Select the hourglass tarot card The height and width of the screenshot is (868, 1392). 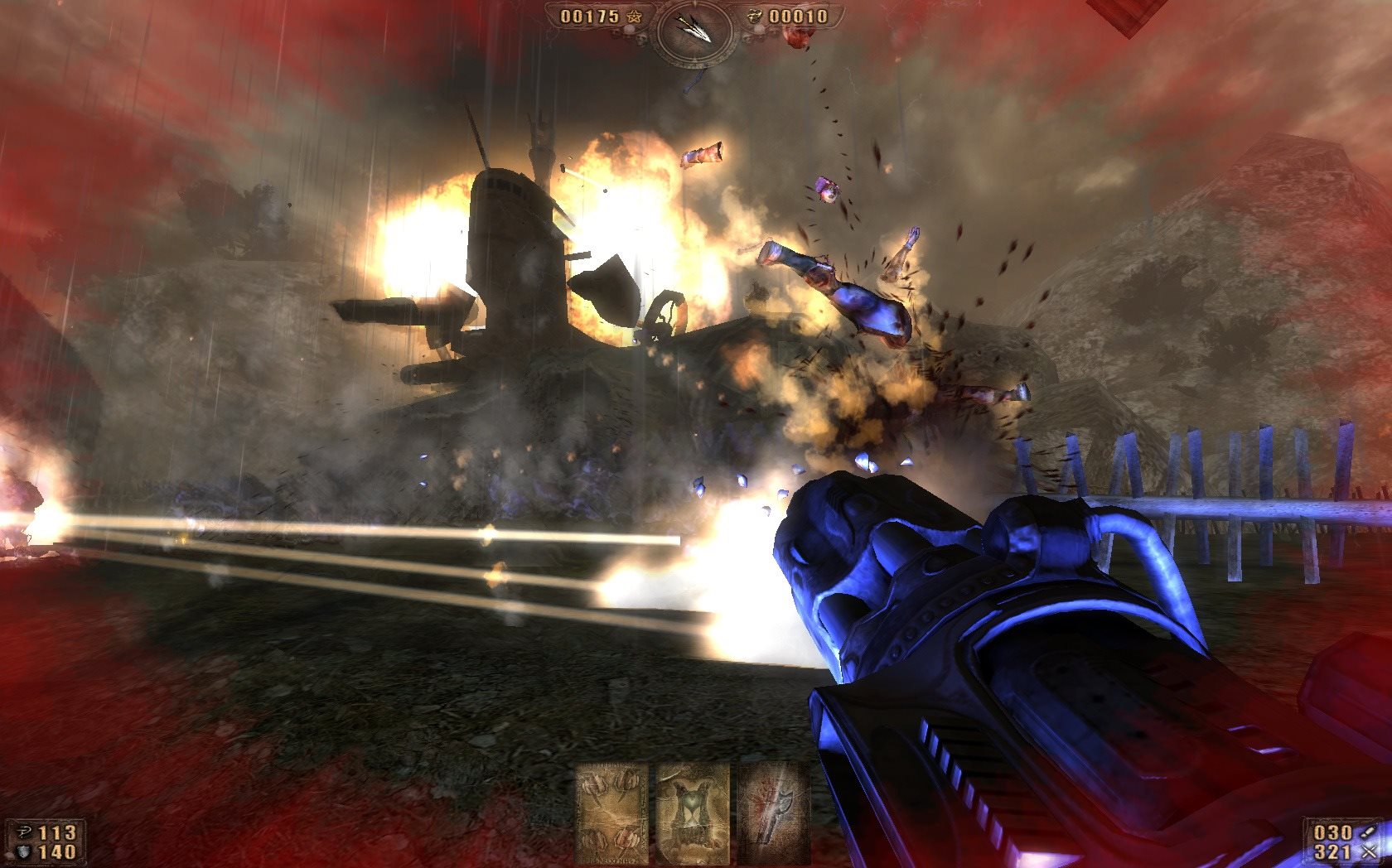click(x=692, y=813)
